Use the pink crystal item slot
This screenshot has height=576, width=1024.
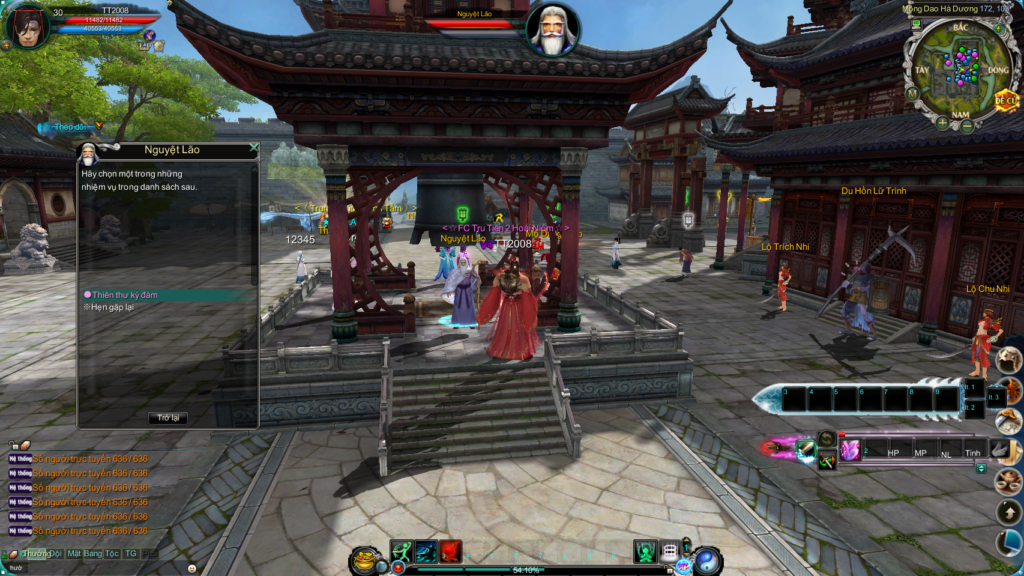(850, 451)
